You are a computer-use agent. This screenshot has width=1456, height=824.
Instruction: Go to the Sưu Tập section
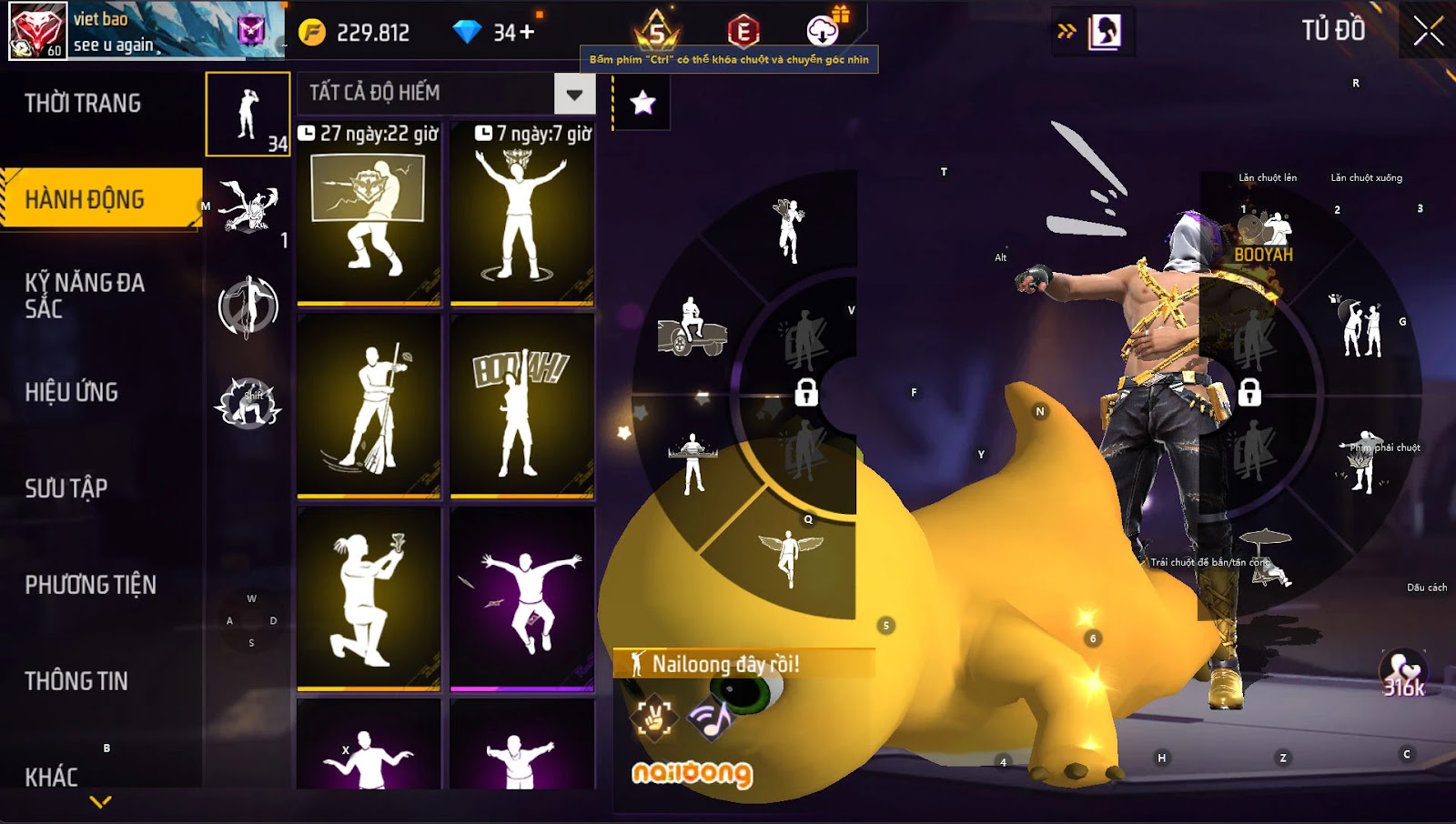click(66, 488)
